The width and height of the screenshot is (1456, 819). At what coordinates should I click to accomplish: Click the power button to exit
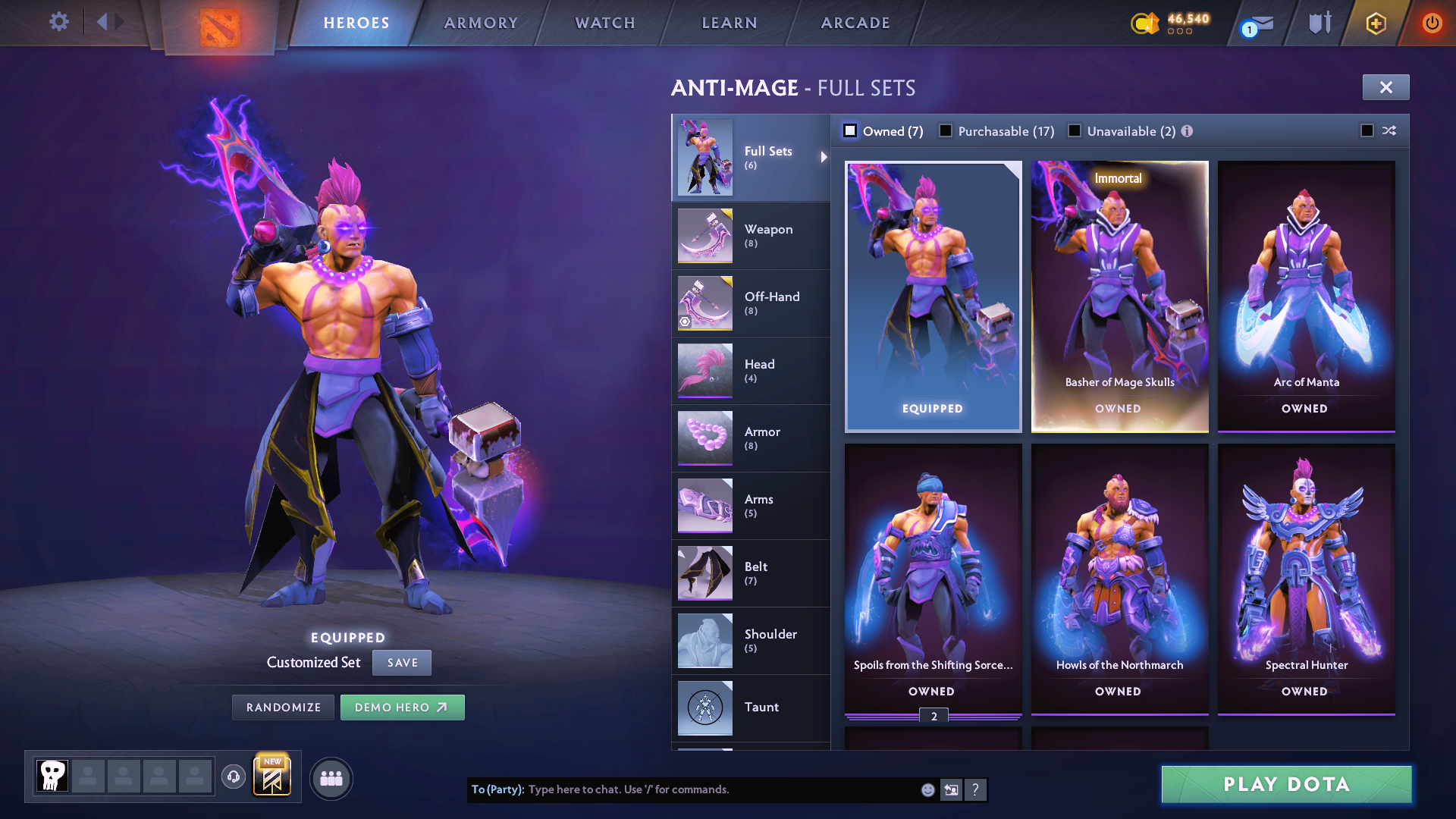click(x=1432, y=23)
